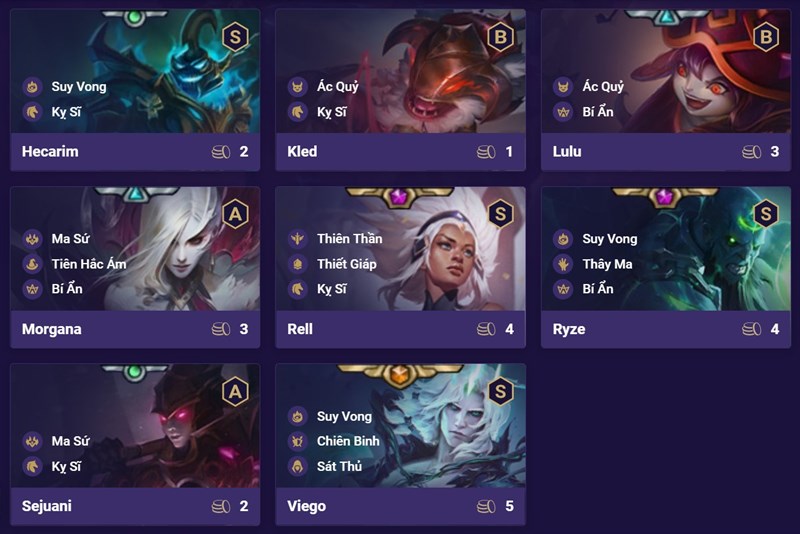
Task: Click Kled's Ác Quỷ trait
Action: pos(337,87)
